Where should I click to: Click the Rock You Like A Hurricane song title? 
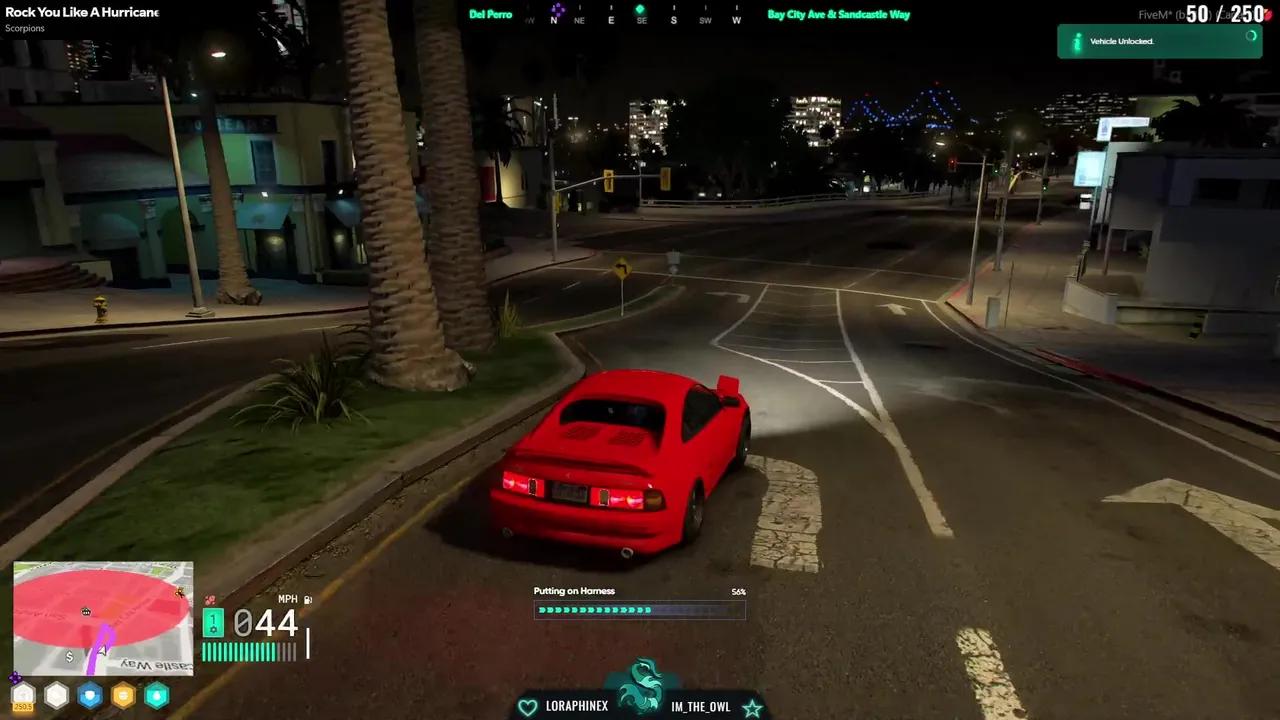point(81,12)
